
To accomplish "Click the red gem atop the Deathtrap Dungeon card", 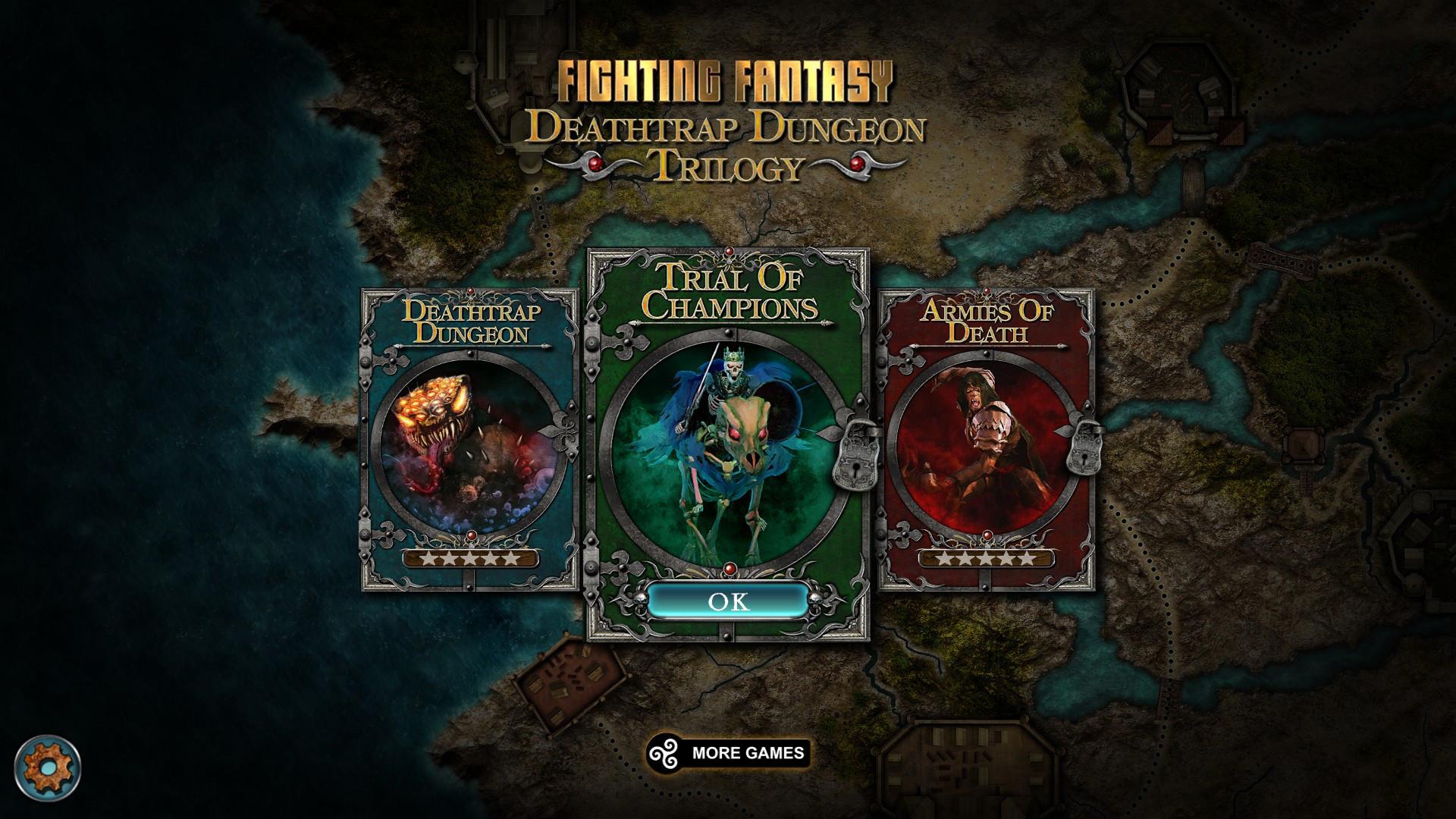I will coord(470,291).
